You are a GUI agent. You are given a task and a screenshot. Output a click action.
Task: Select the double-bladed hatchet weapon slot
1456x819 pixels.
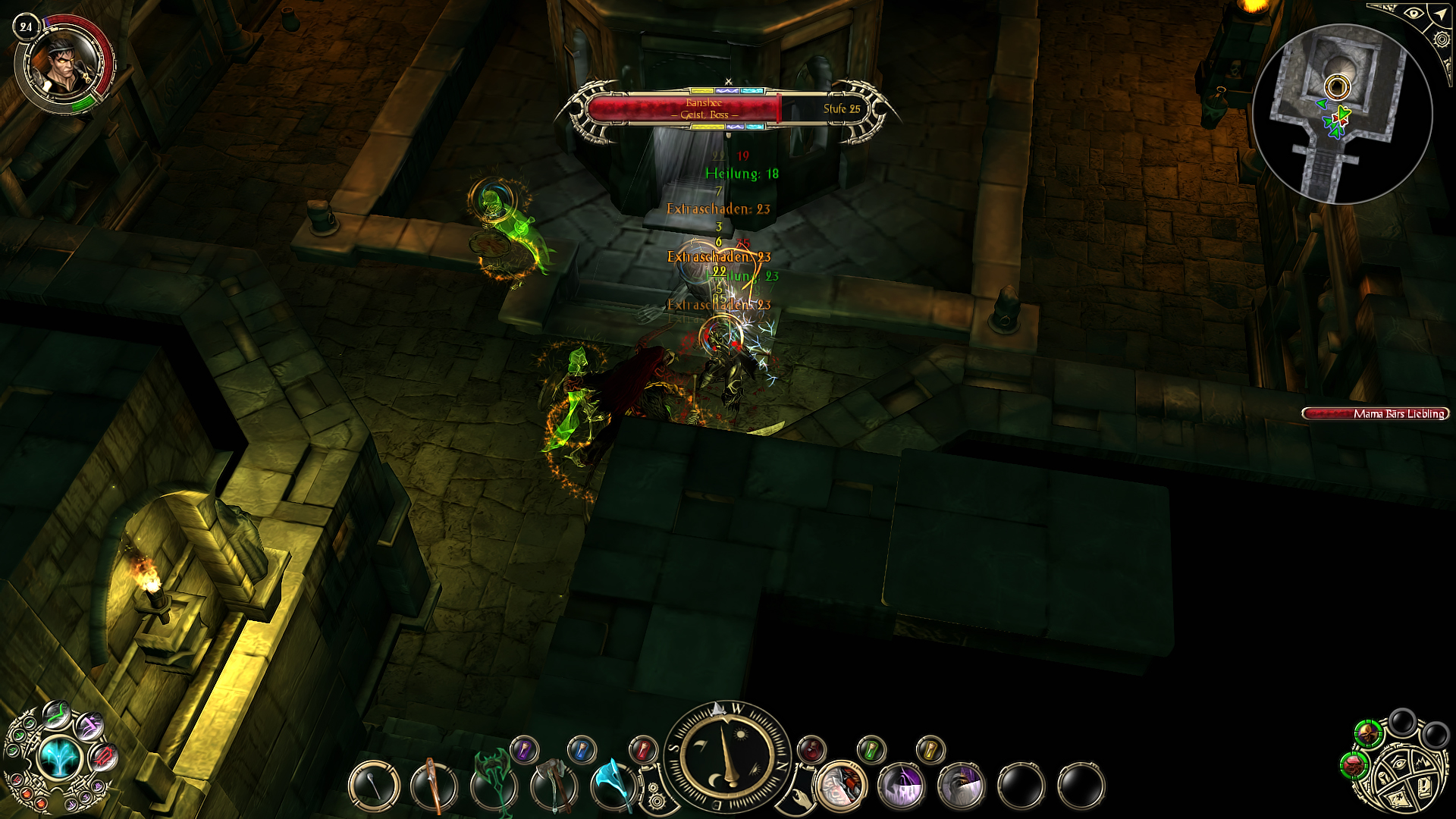[x=554, y=786]
